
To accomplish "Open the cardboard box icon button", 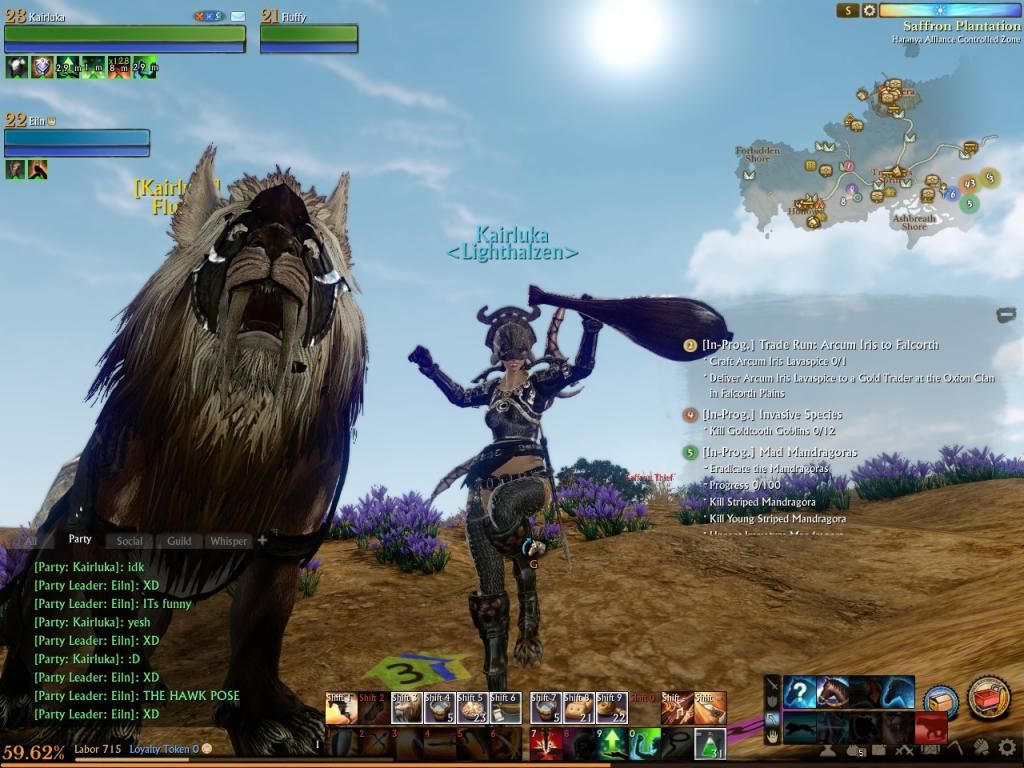I will tap(940, 701).
